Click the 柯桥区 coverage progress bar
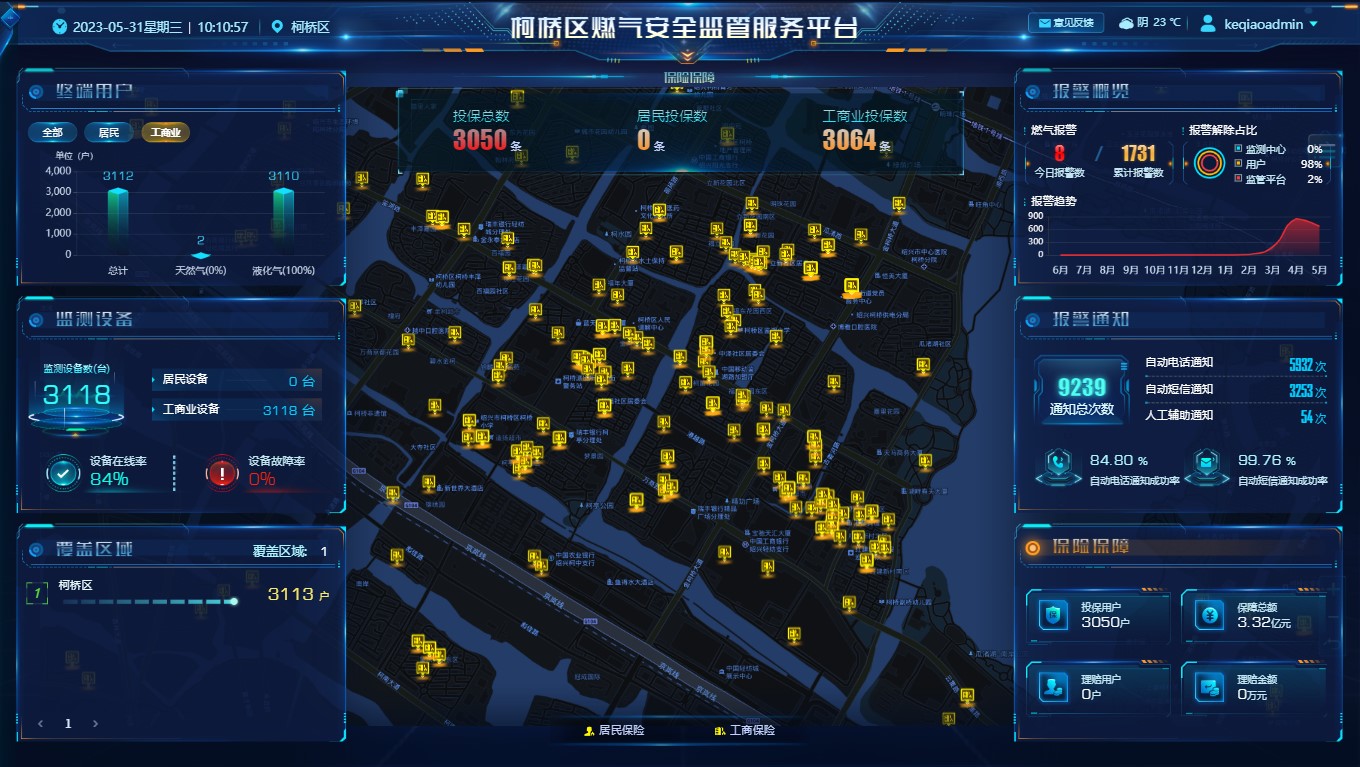The width and height of the screenshot is (1360, 767). [150, 602]
